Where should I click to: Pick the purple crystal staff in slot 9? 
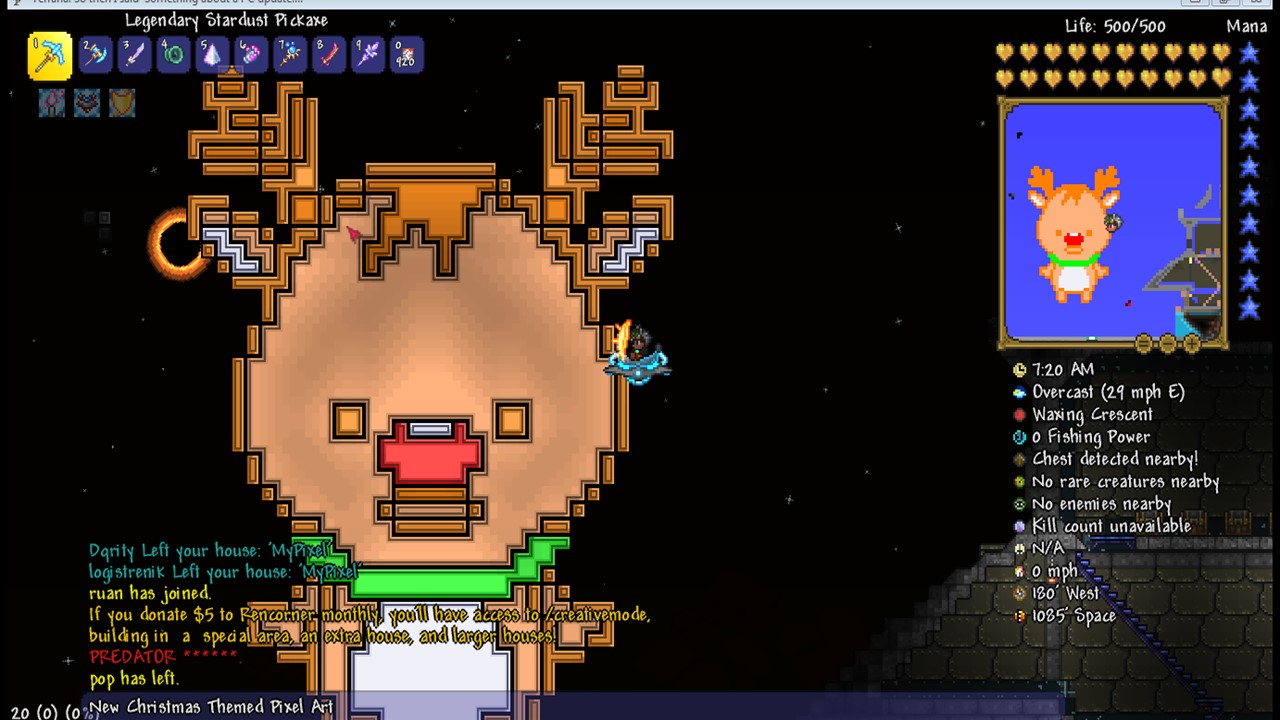tap(368, 55)
